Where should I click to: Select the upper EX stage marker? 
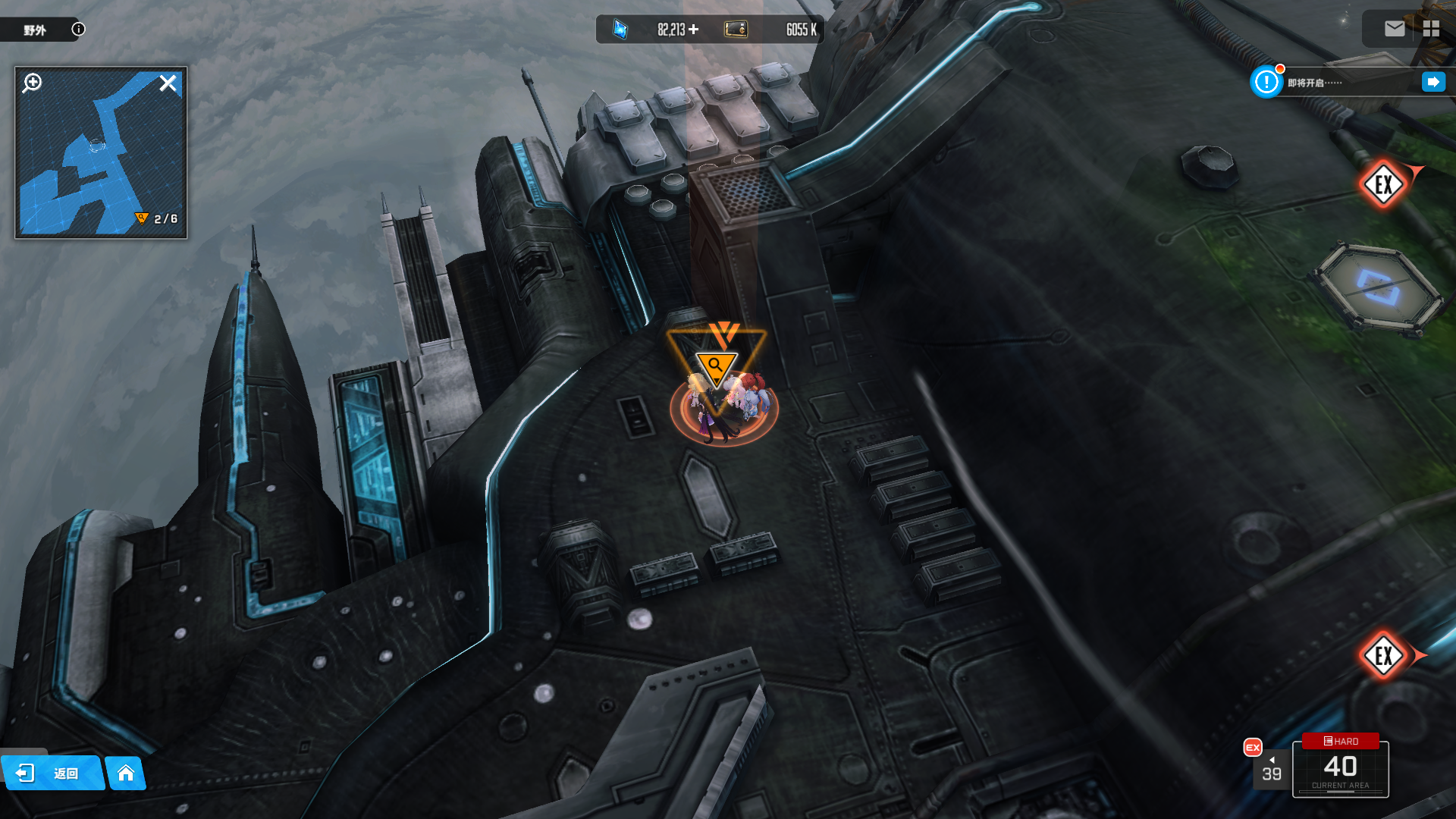point(1383,184)
